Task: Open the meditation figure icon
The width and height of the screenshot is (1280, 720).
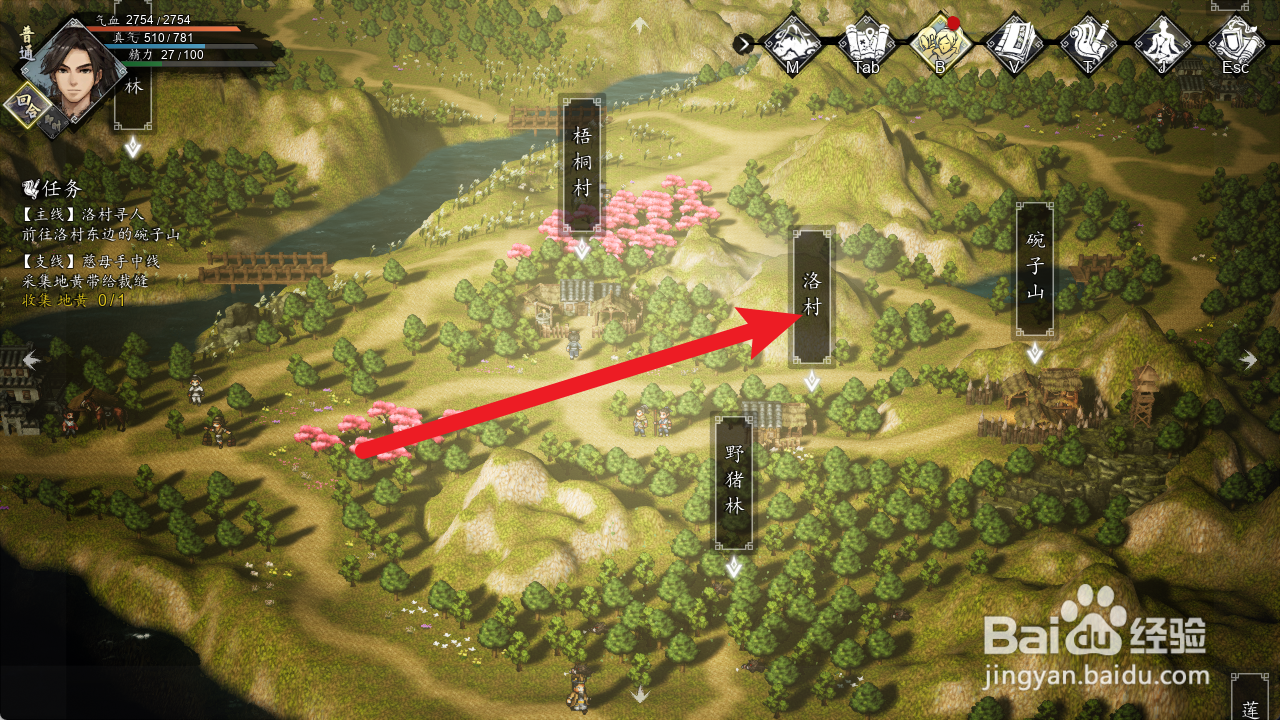Action: coord(1162,43)
